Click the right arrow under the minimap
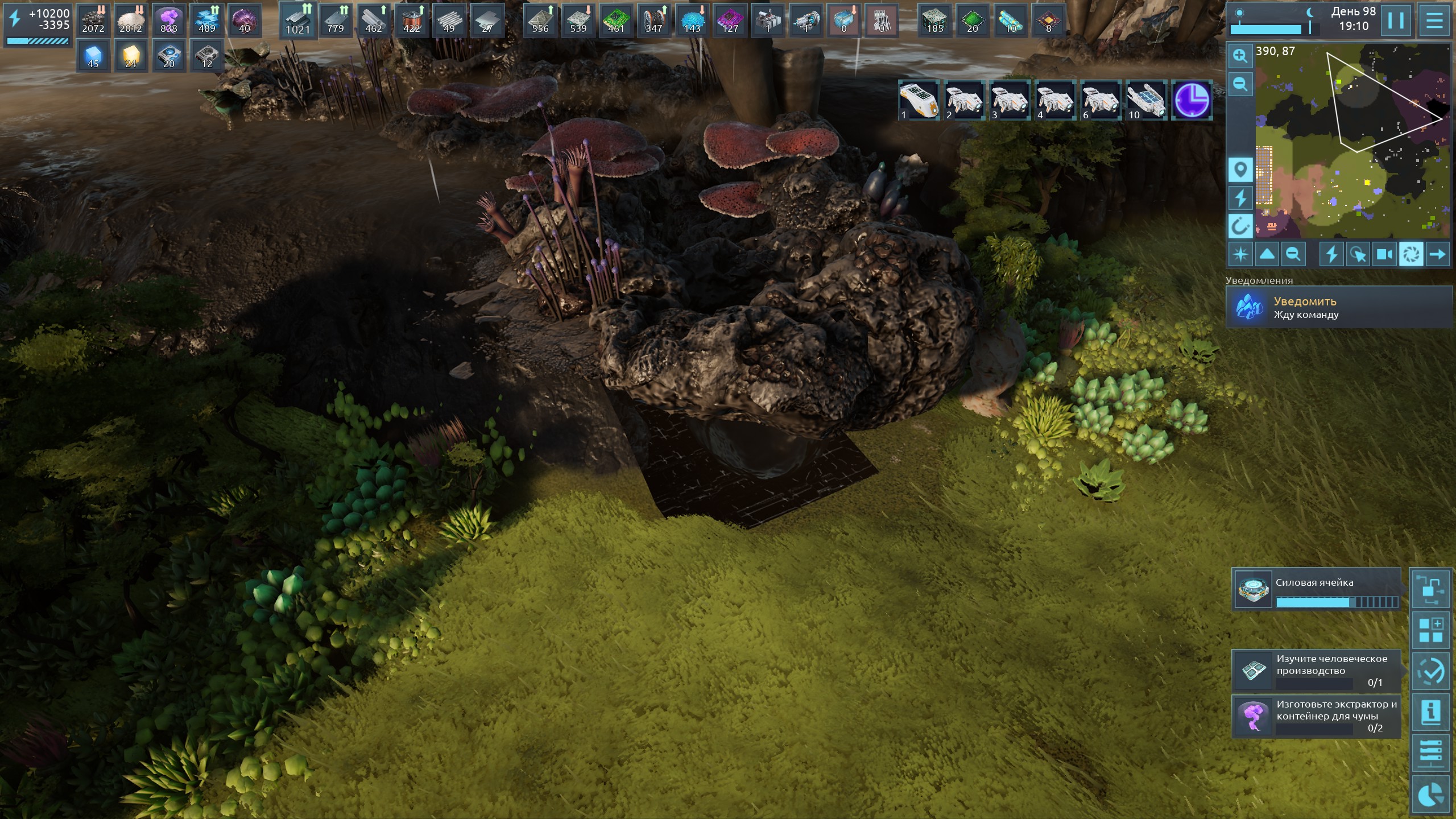Screen dimensions: 1456x819 (1437, 254)
